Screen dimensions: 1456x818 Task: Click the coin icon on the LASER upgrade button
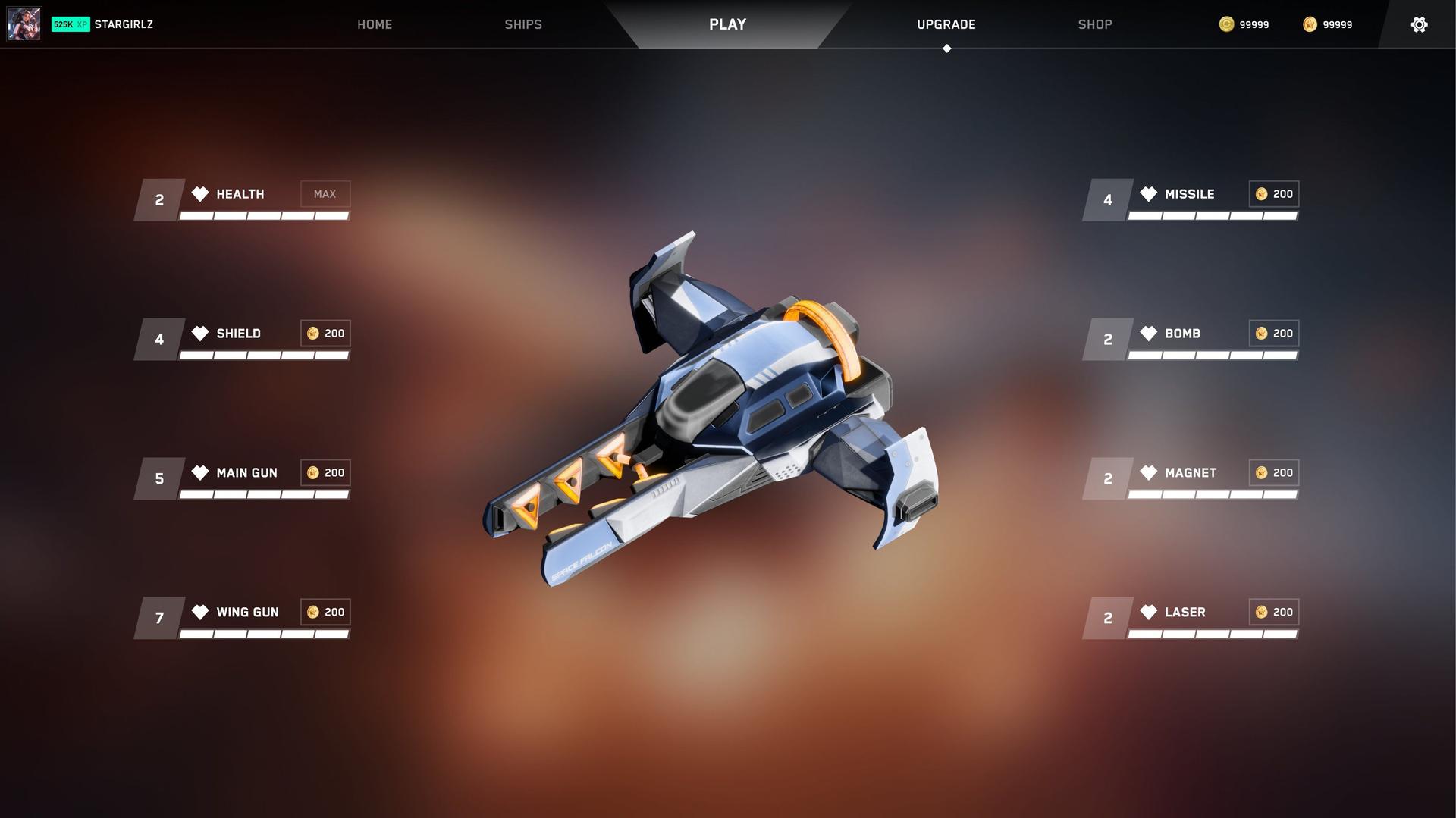pyautogui.click(x=1260, y=612)
